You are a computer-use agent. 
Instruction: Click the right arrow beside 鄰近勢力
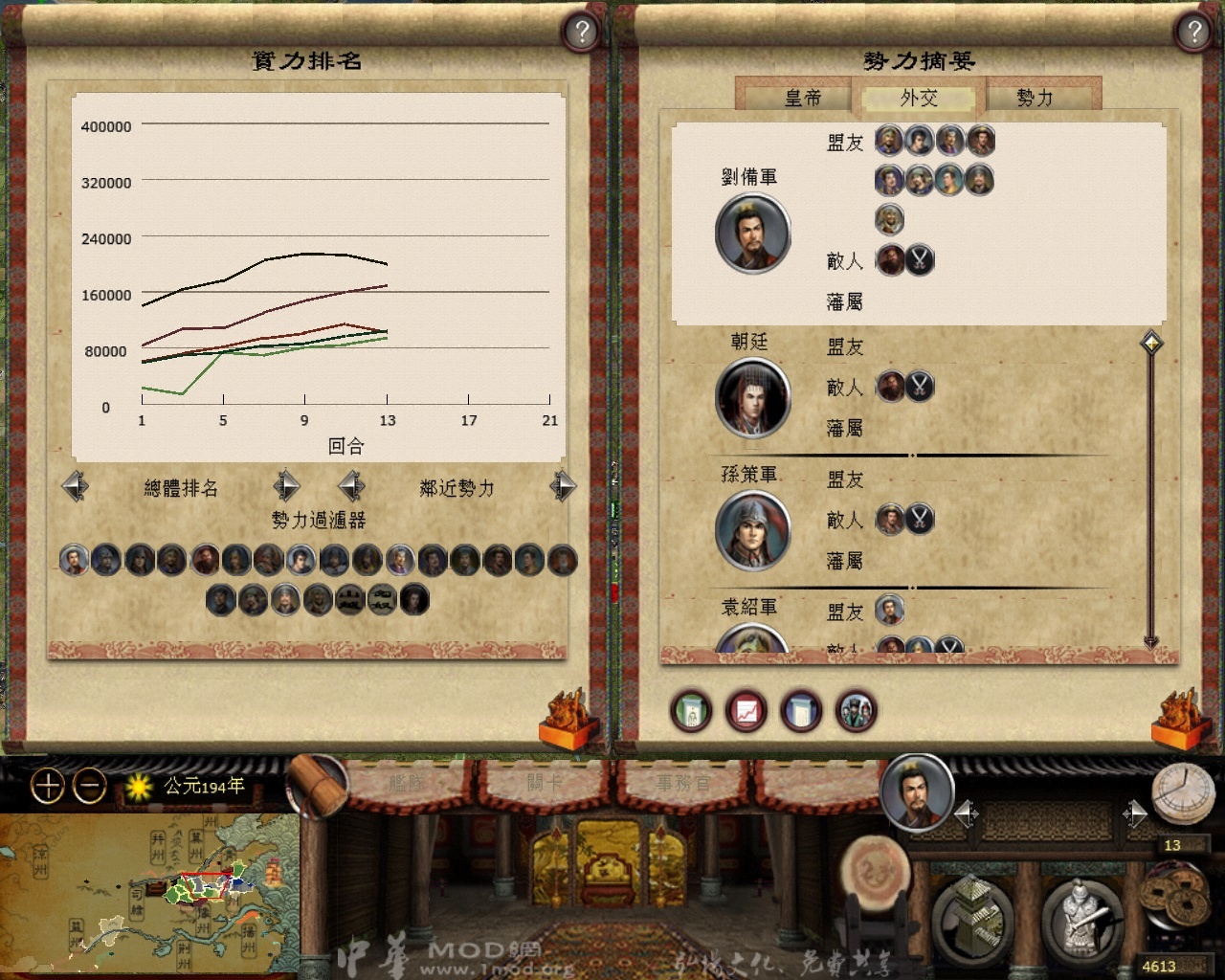point(563,486)
